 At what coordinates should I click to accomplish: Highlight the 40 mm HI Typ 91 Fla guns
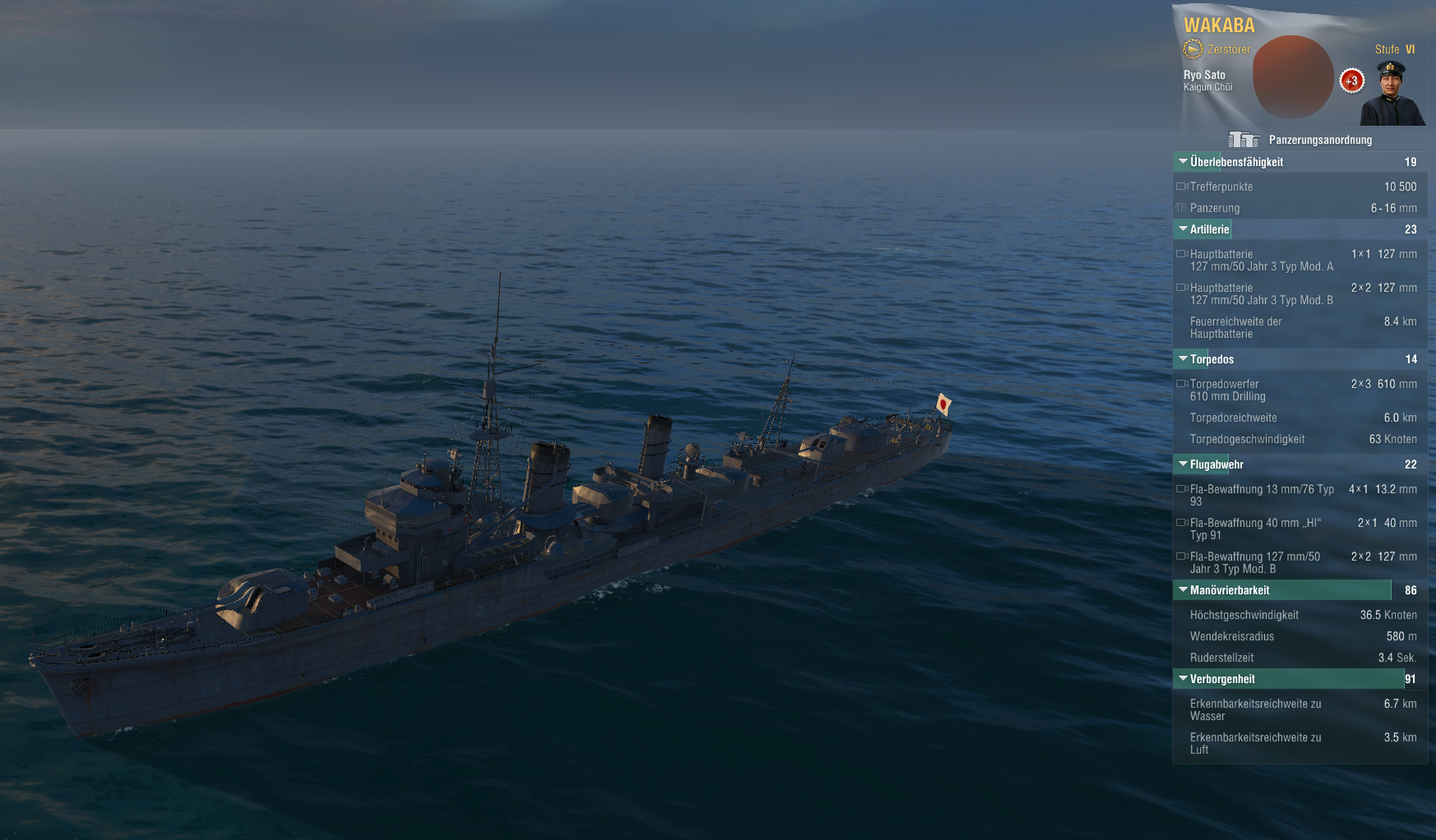click(1182, 523)
